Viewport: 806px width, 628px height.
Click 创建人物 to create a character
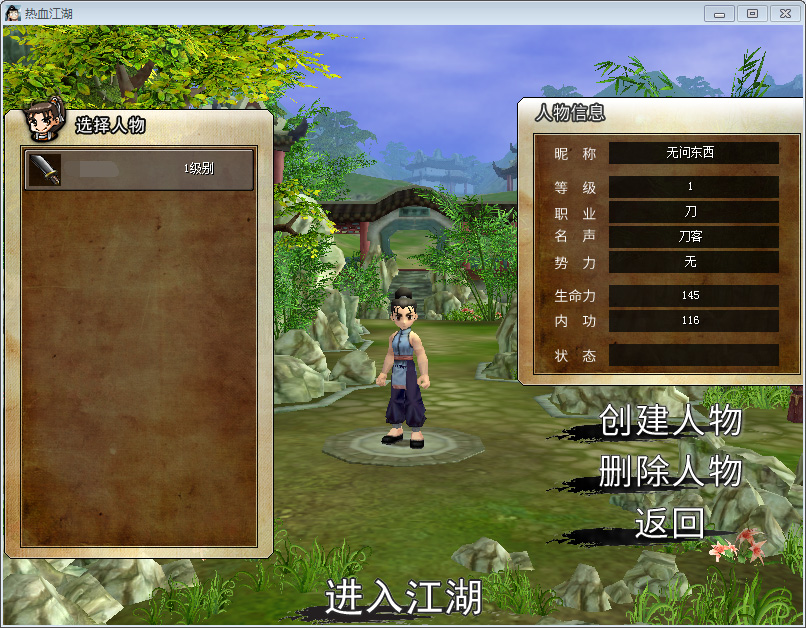[x=670, y=421]
